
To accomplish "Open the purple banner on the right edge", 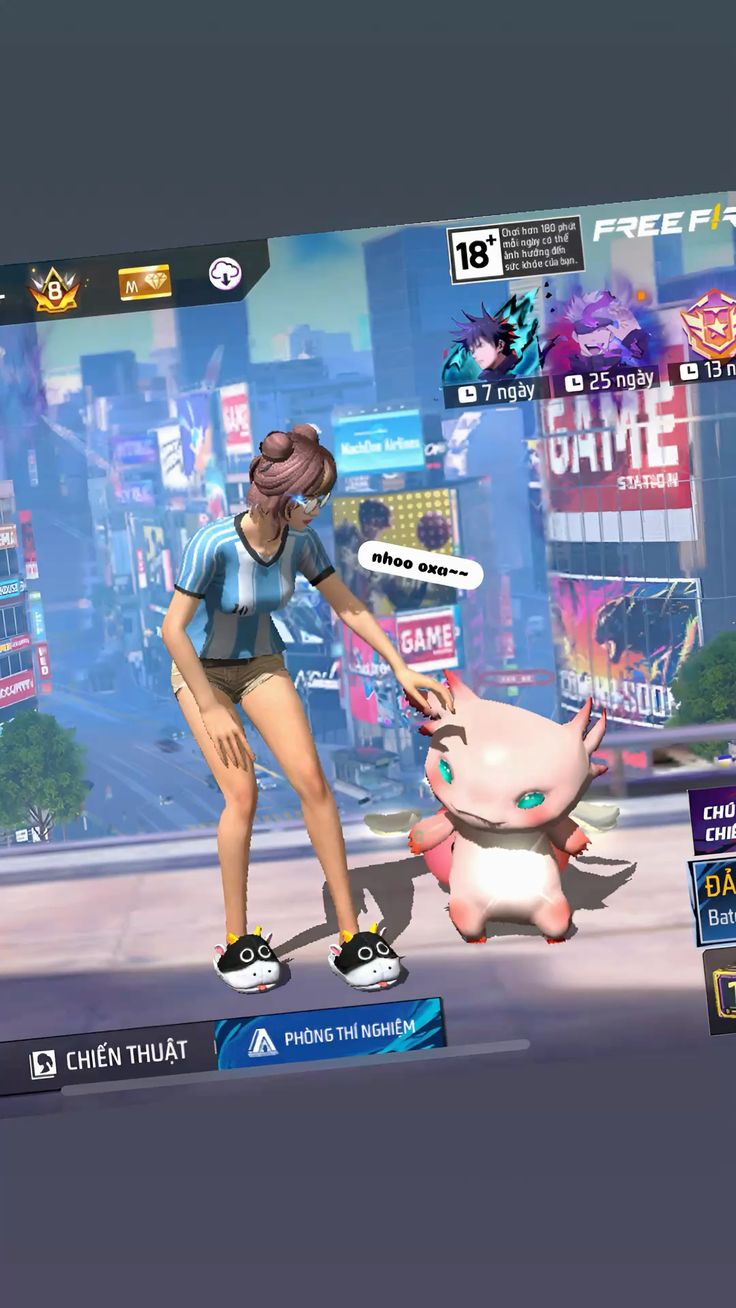I will [714, 820].
